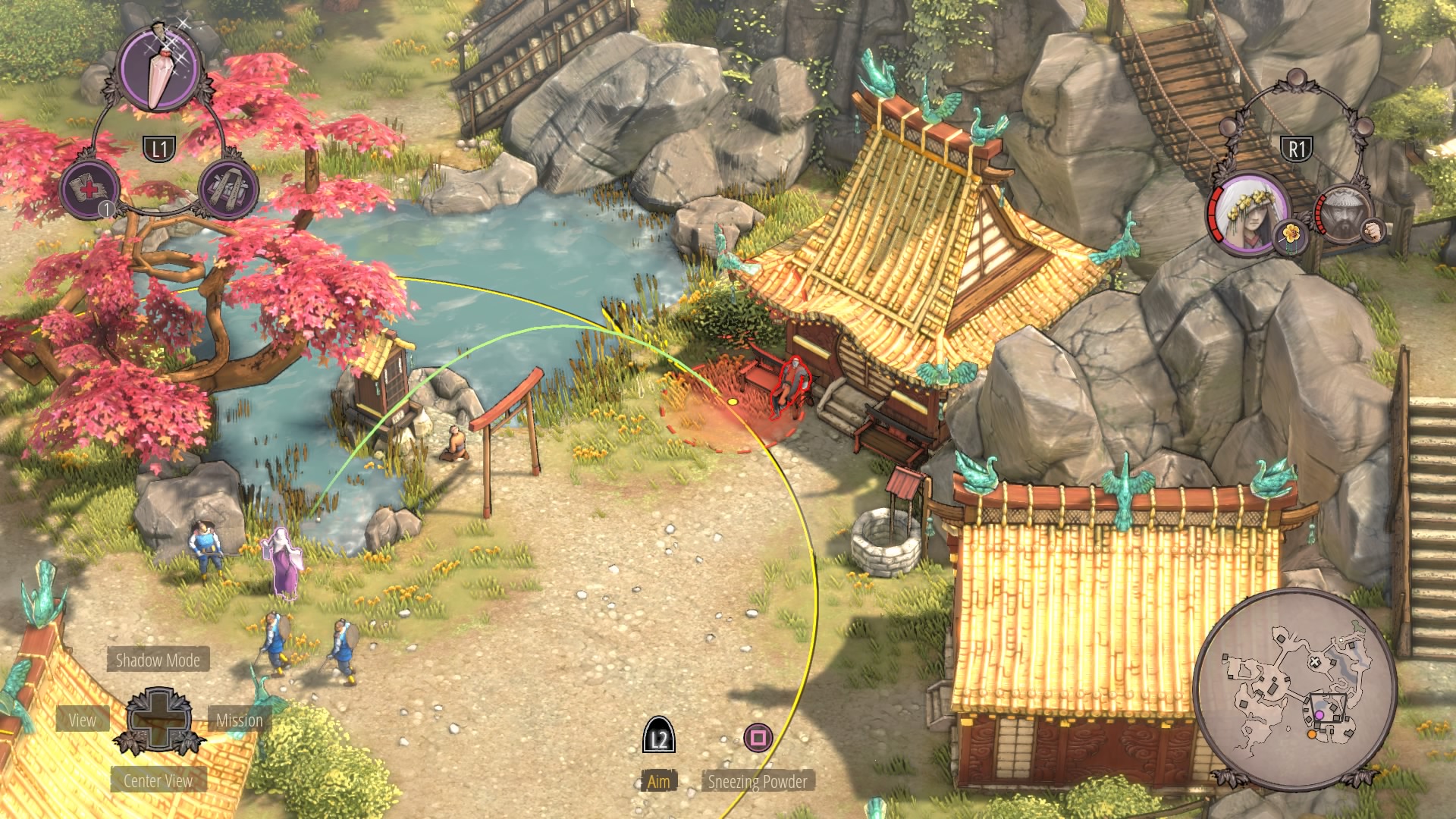
Task: Choose Center View
Action: [158, 780]
